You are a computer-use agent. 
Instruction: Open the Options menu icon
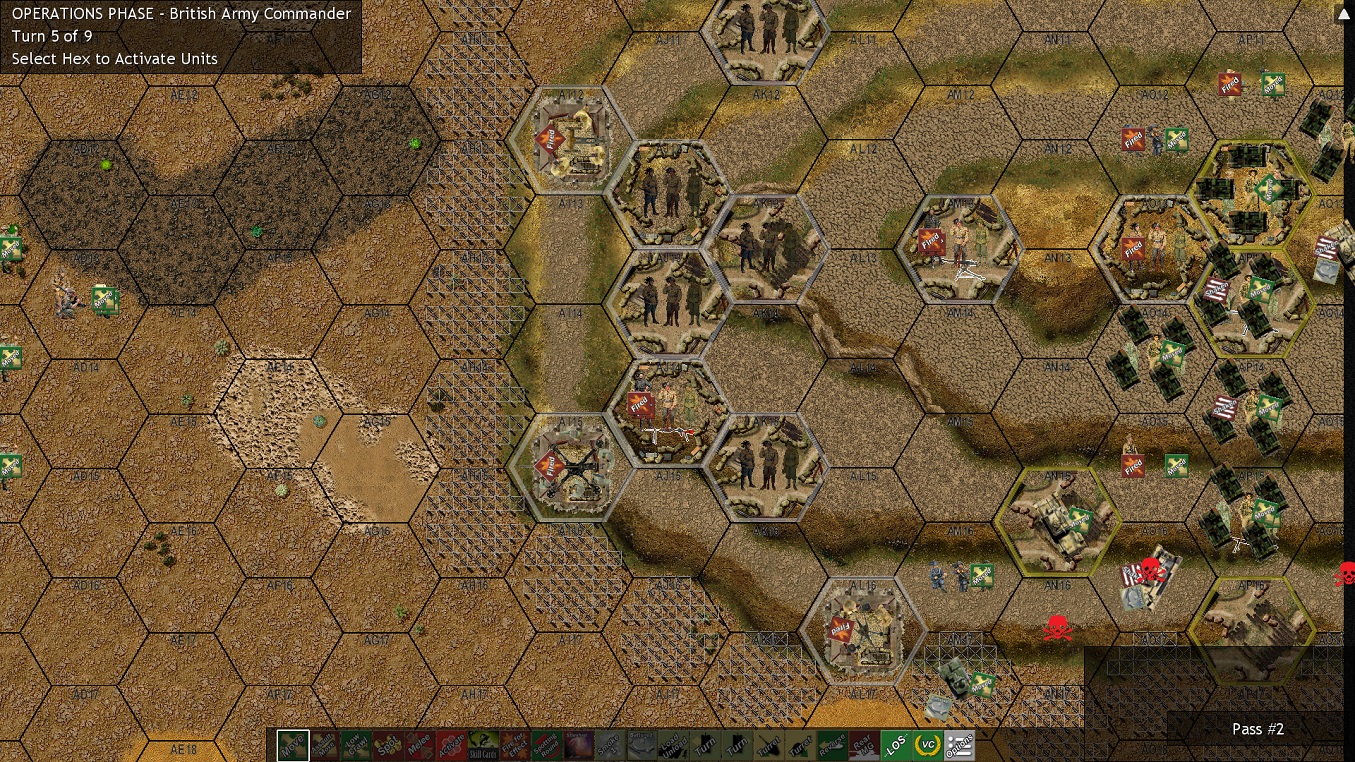[962, 746]
